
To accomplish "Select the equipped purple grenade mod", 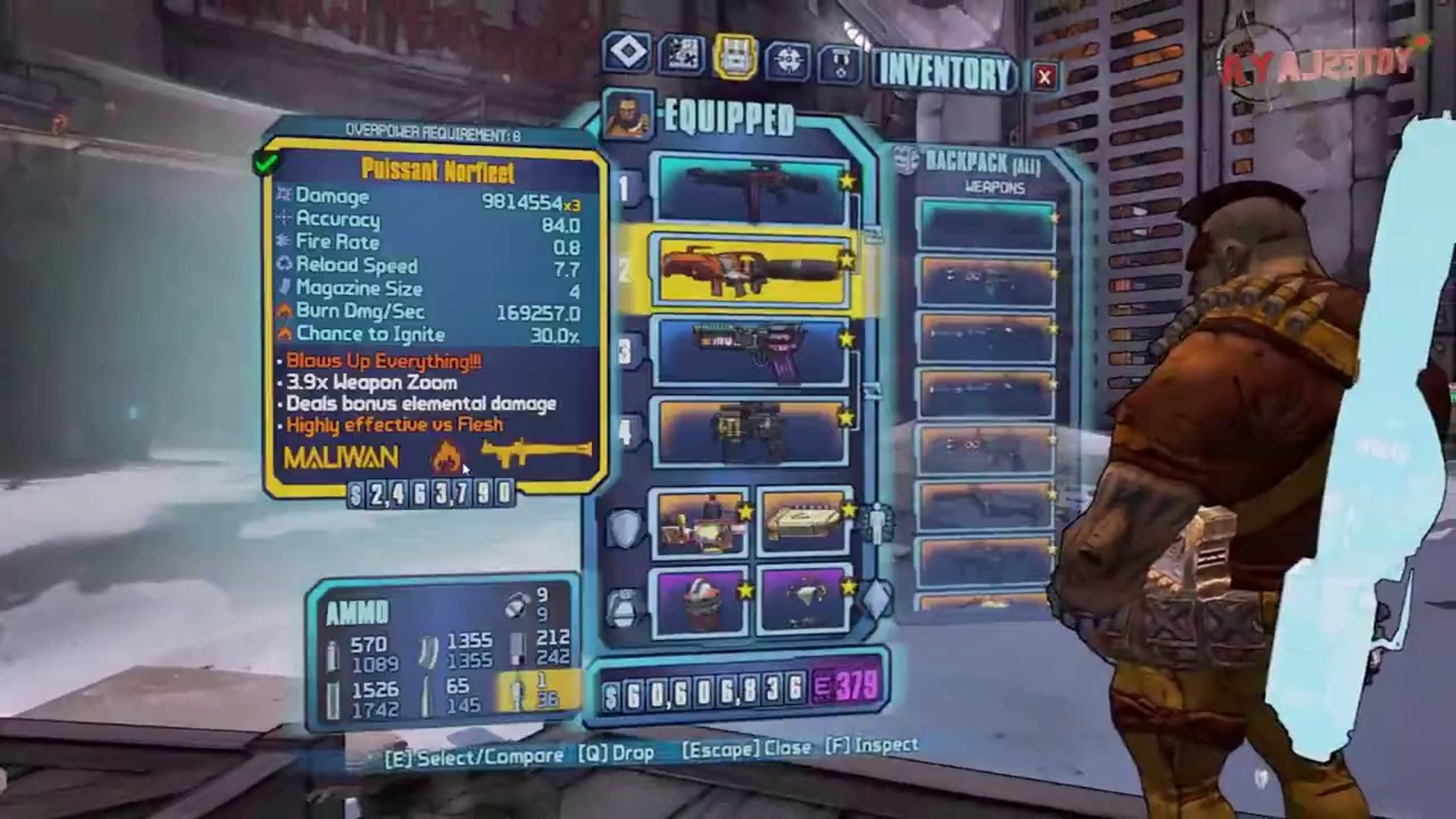I will click(x=700, y=600).
